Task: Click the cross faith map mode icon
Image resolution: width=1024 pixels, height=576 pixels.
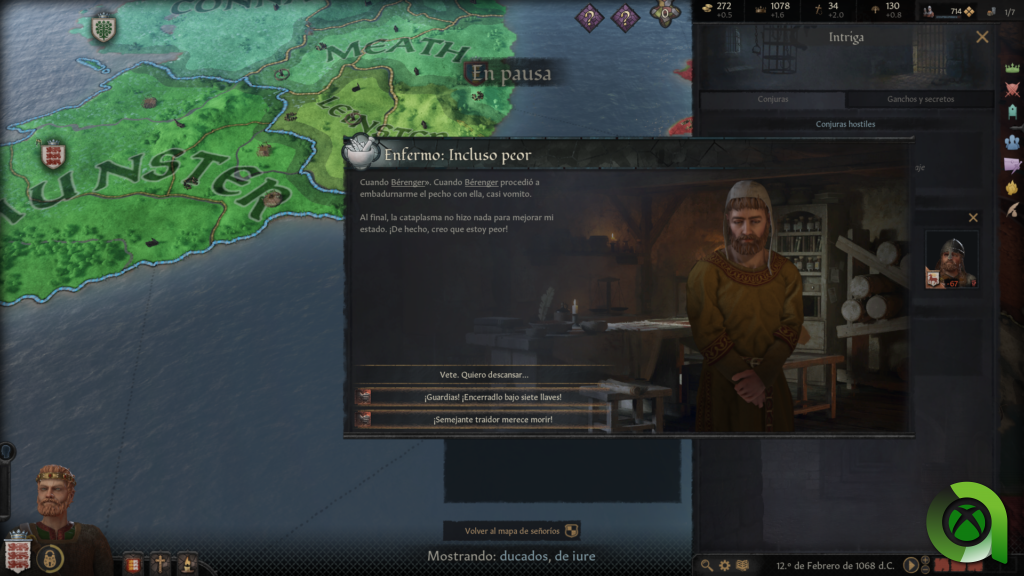Action: click(160, 565)
